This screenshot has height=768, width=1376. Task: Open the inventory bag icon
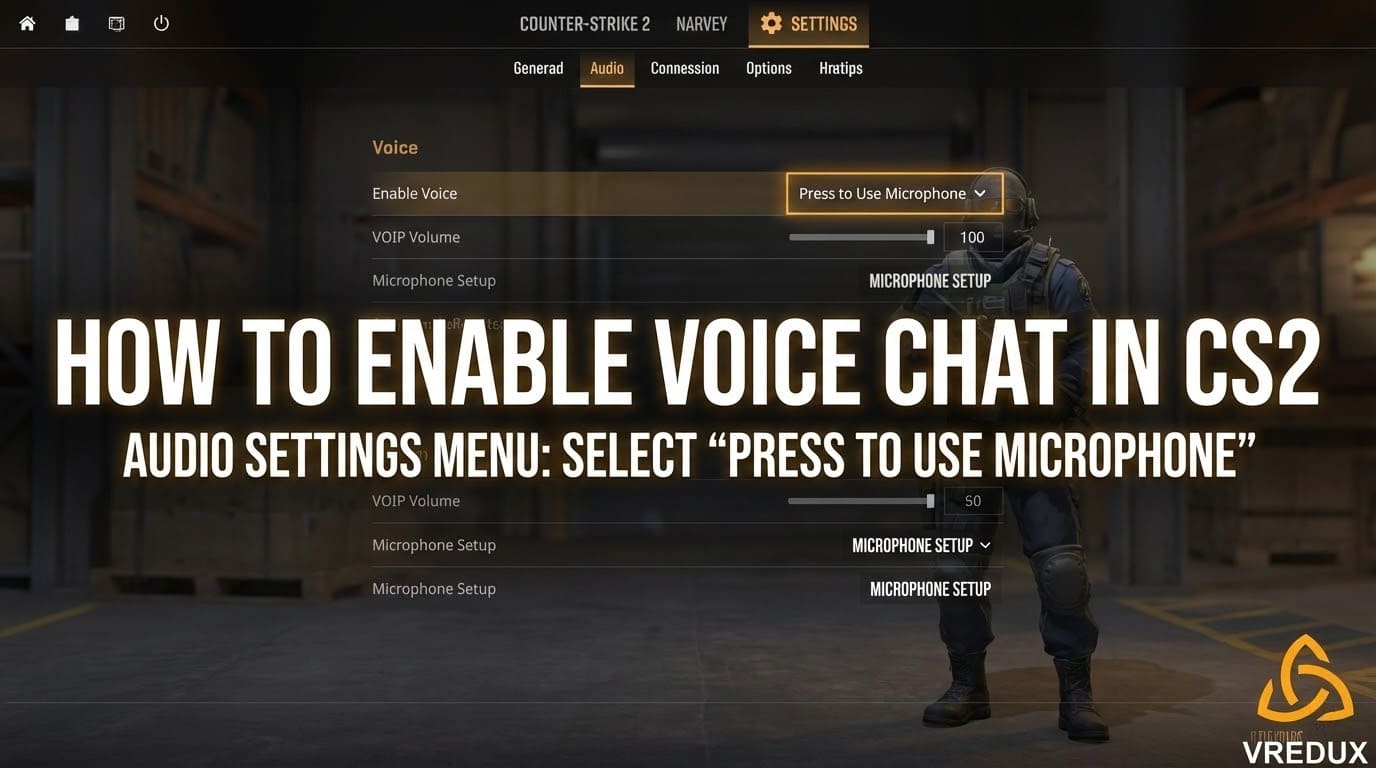[72, 23]
